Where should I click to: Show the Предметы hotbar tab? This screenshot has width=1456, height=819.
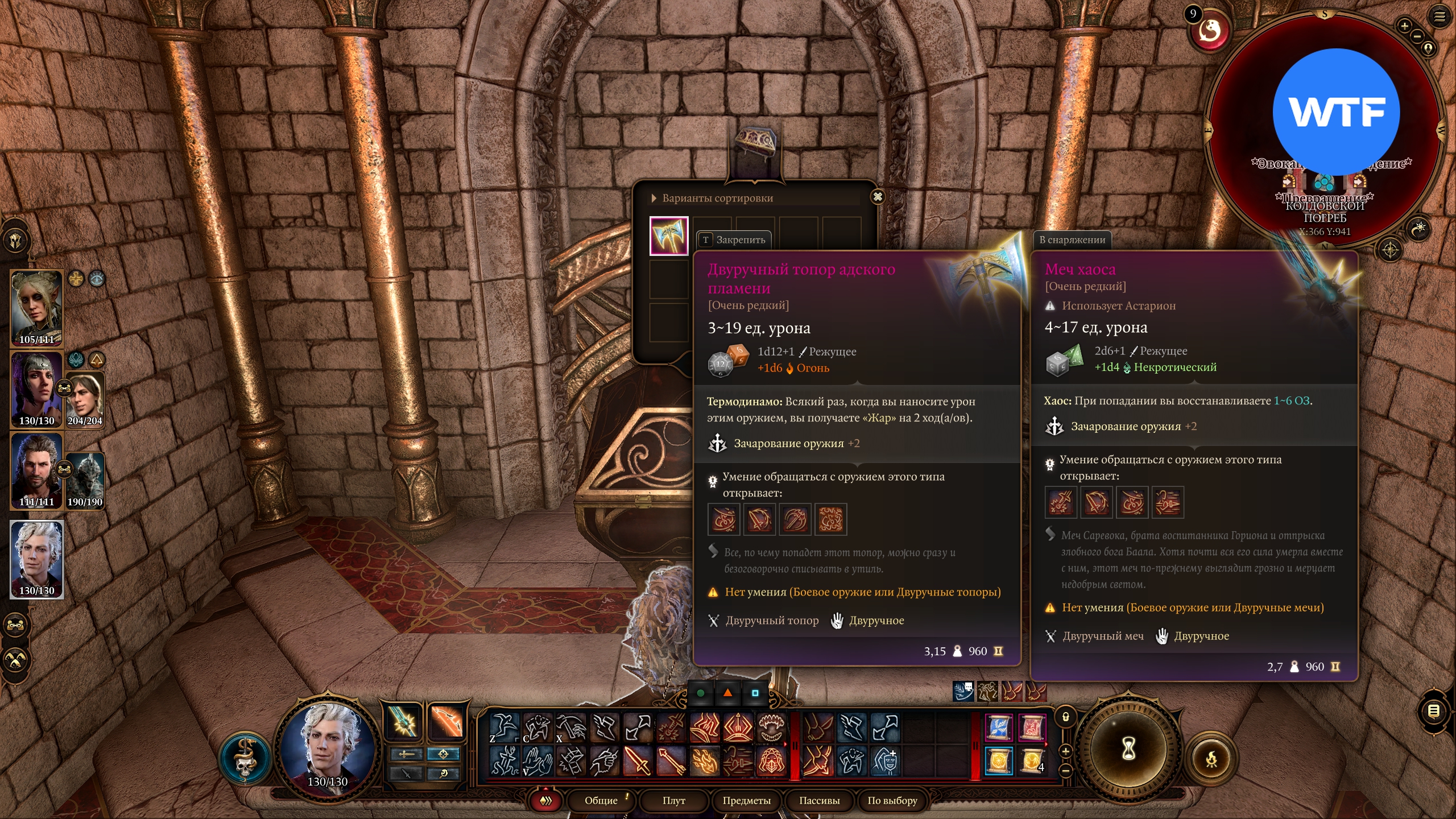[x=746, y=800]
